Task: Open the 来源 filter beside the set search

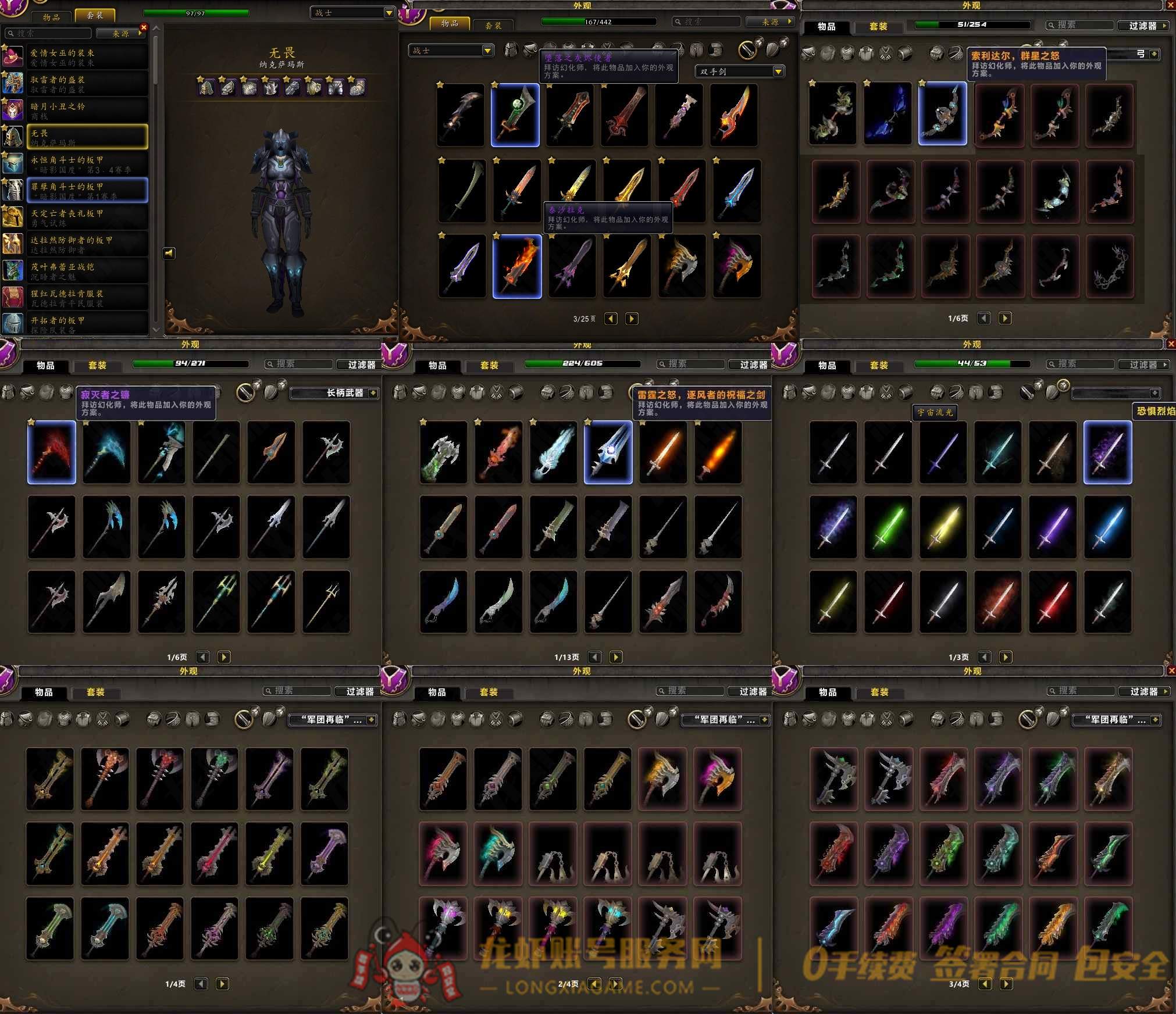Action: (x=121, y=34)
